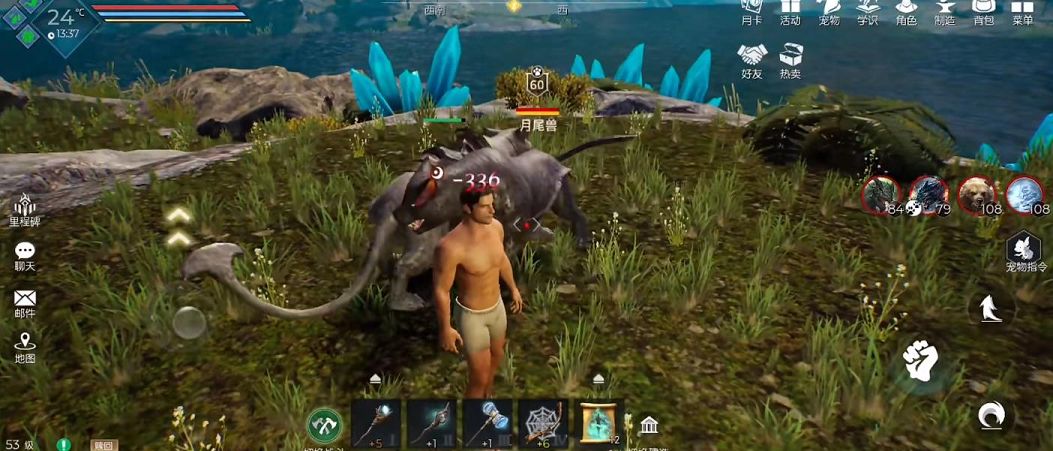This screenshot has width=1053, height=451.
Task: Open the 里程碑 milestones panel
Action: point(25,208)
